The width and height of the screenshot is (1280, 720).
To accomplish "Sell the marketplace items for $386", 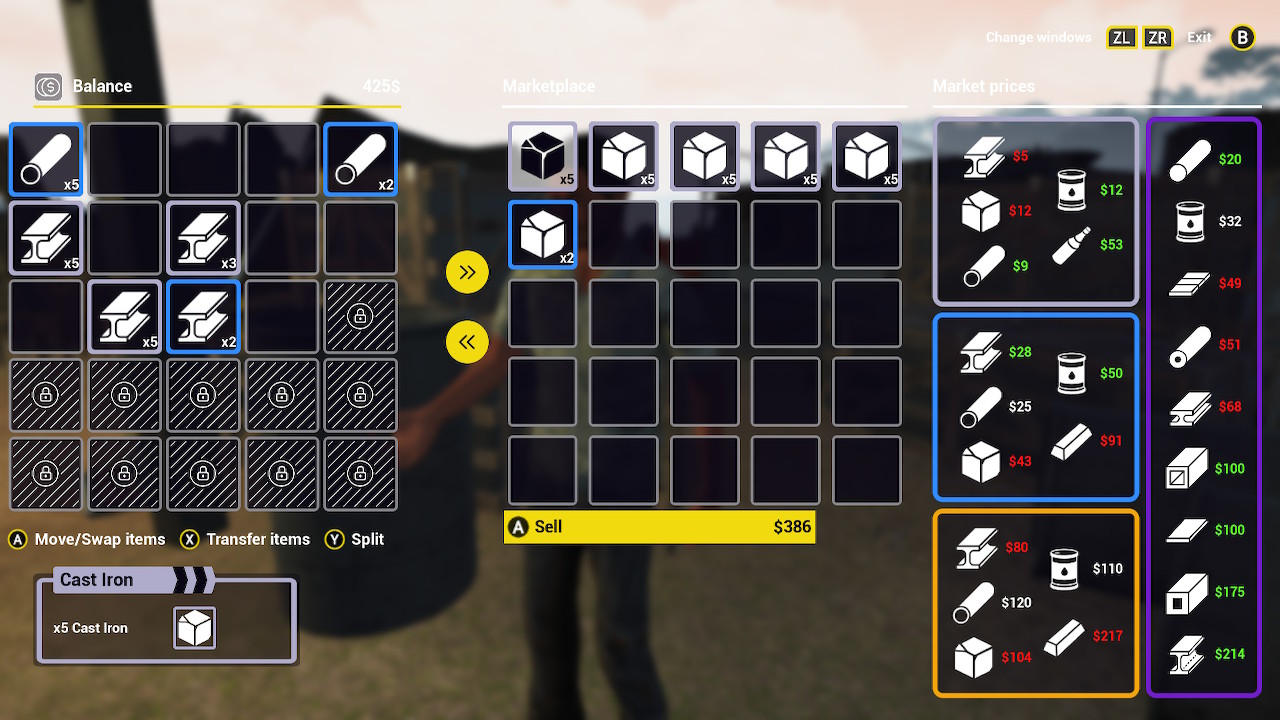I will 659,527.
